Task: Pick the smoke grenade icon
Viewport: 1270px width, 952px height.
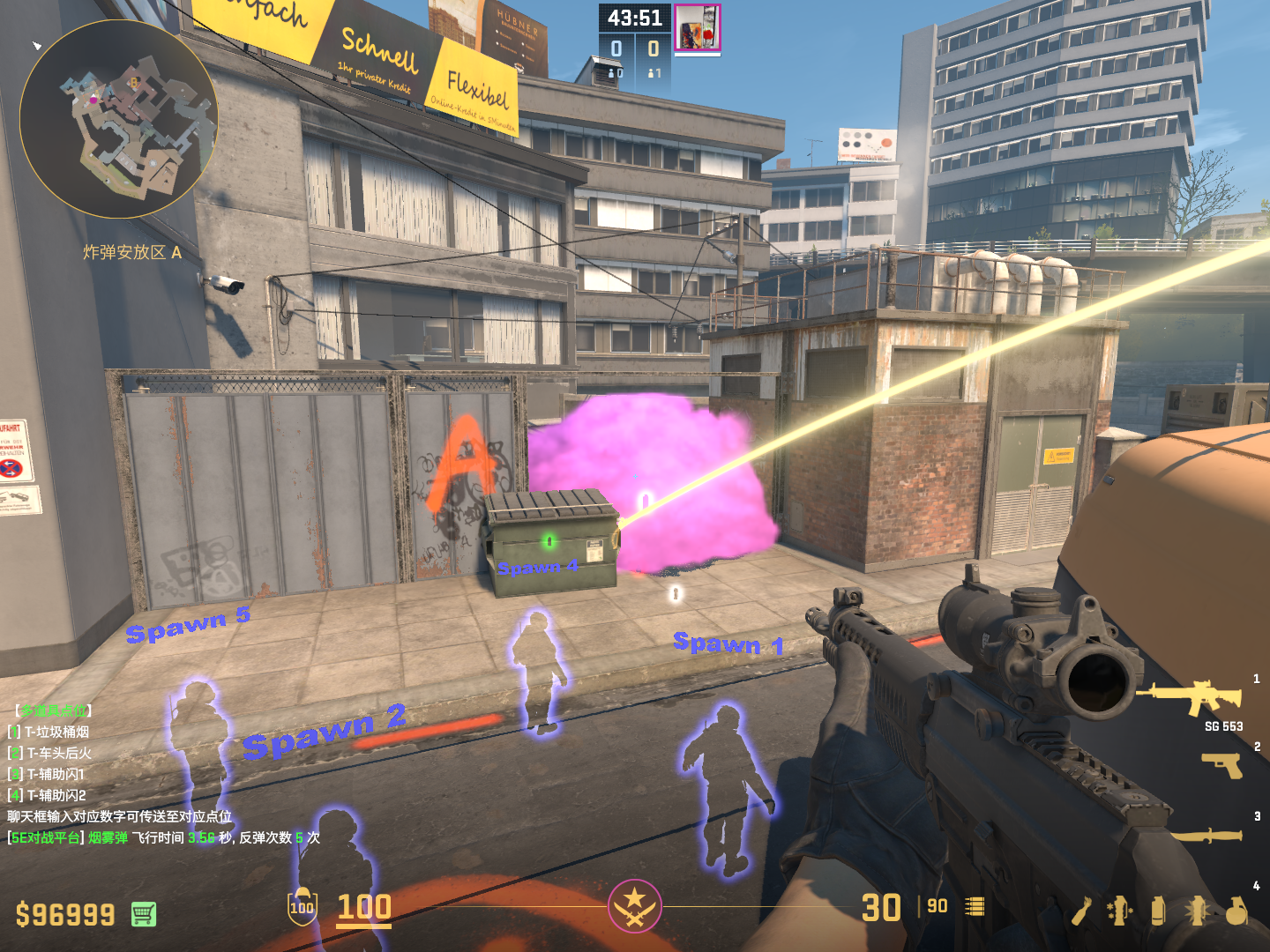Action: [x=1158, y=911]
